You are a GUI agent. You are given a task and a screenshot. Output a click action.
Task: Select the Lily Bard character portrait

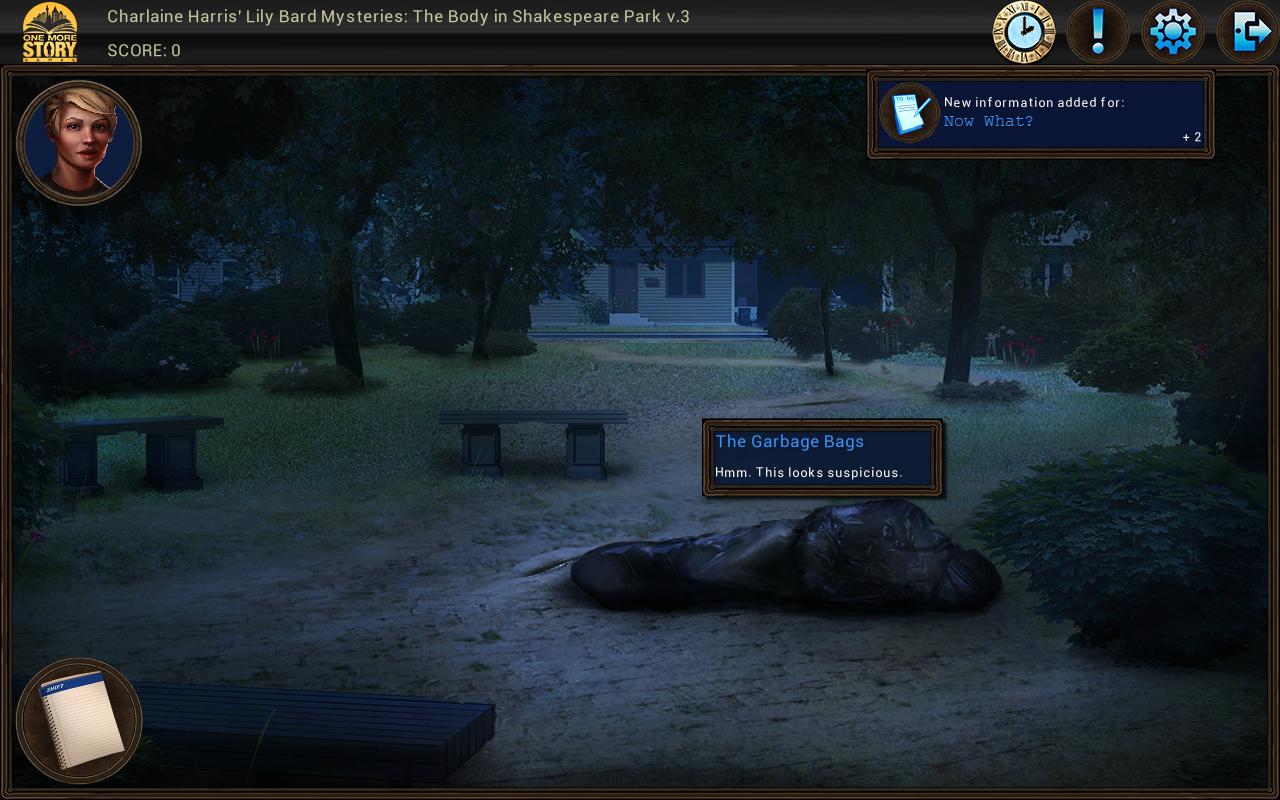(79, 143)
